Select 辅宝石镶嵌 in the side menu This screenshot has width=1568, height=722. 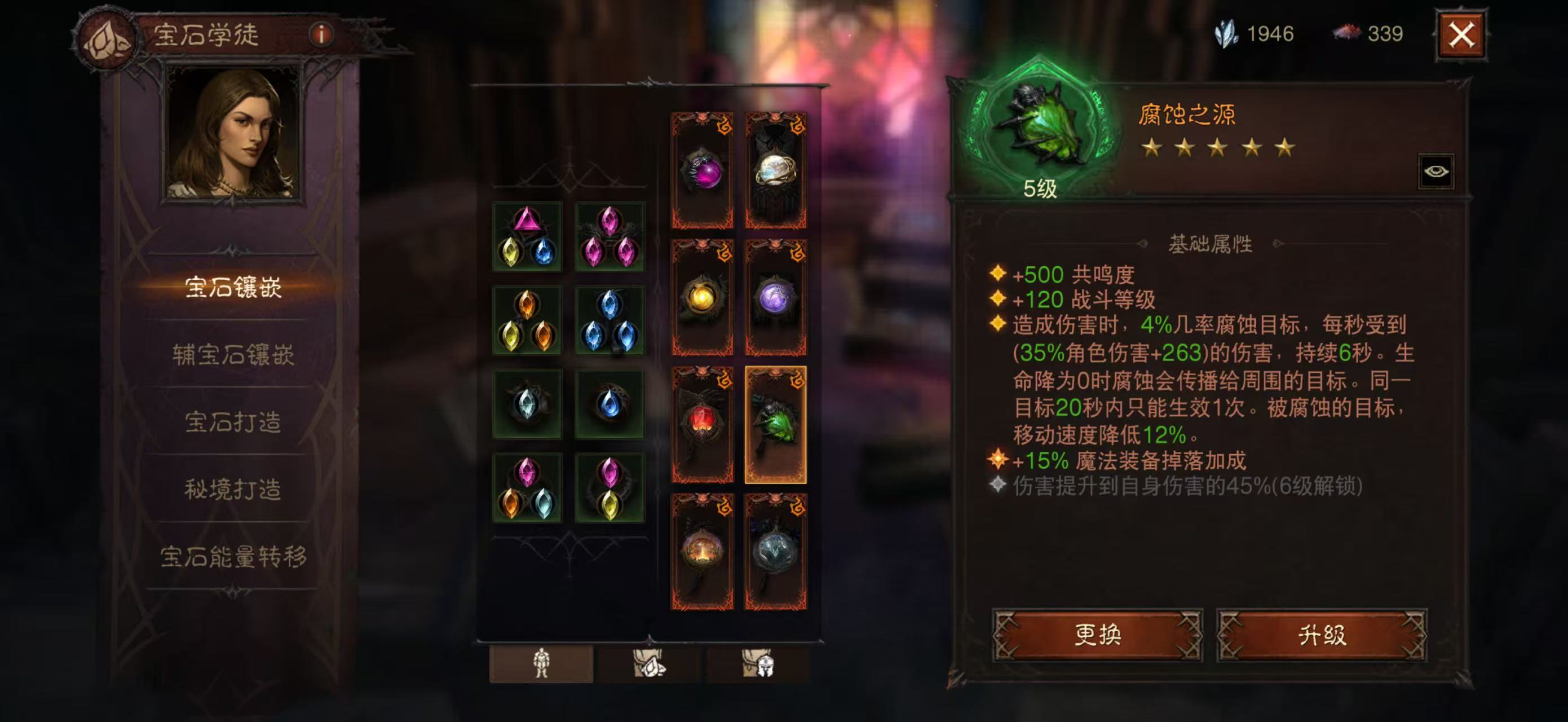(x=233, y=355)
